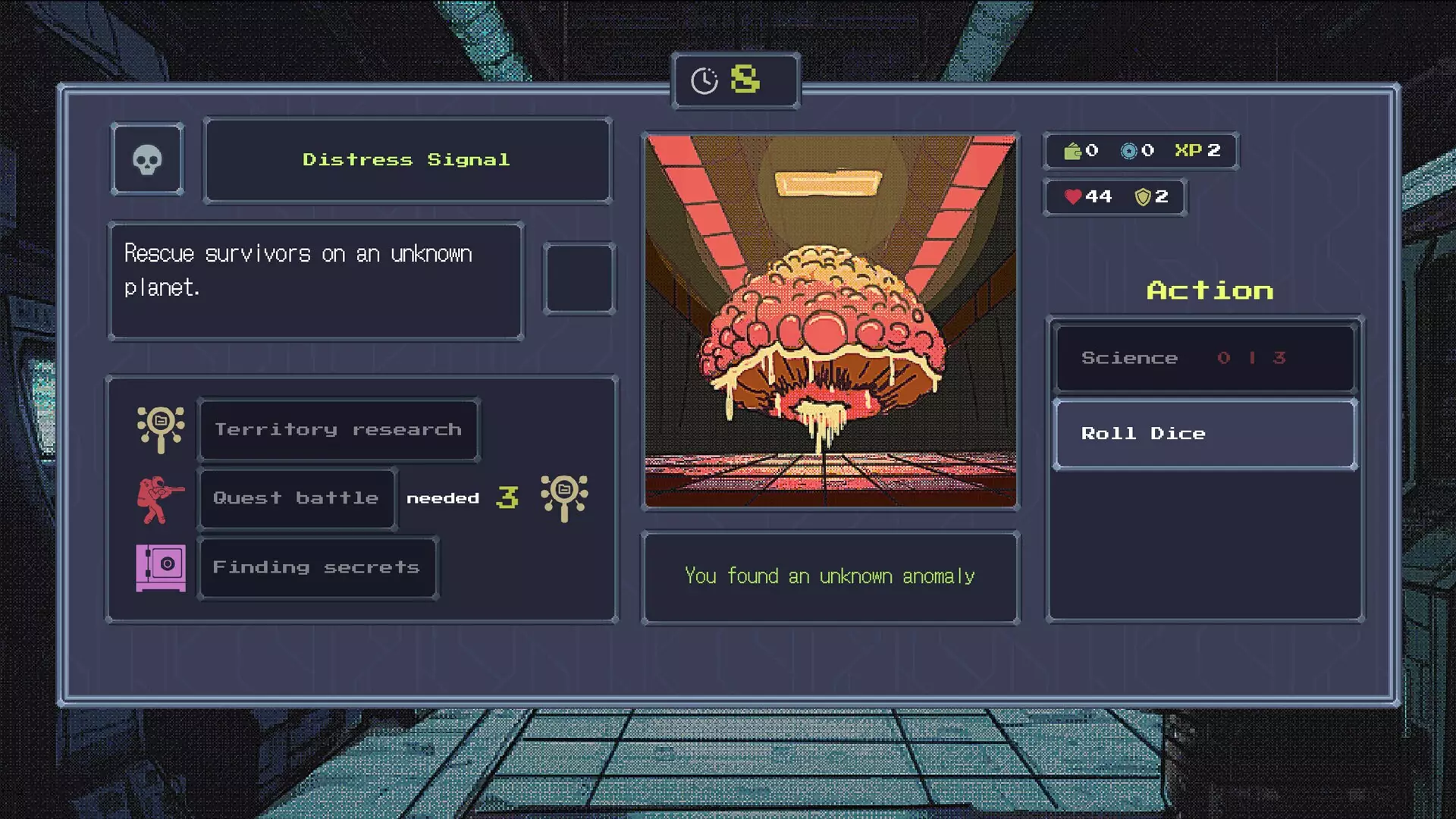The image size is (1456, 819).
Task: Click the skull icon button
Action: (147, 160)
